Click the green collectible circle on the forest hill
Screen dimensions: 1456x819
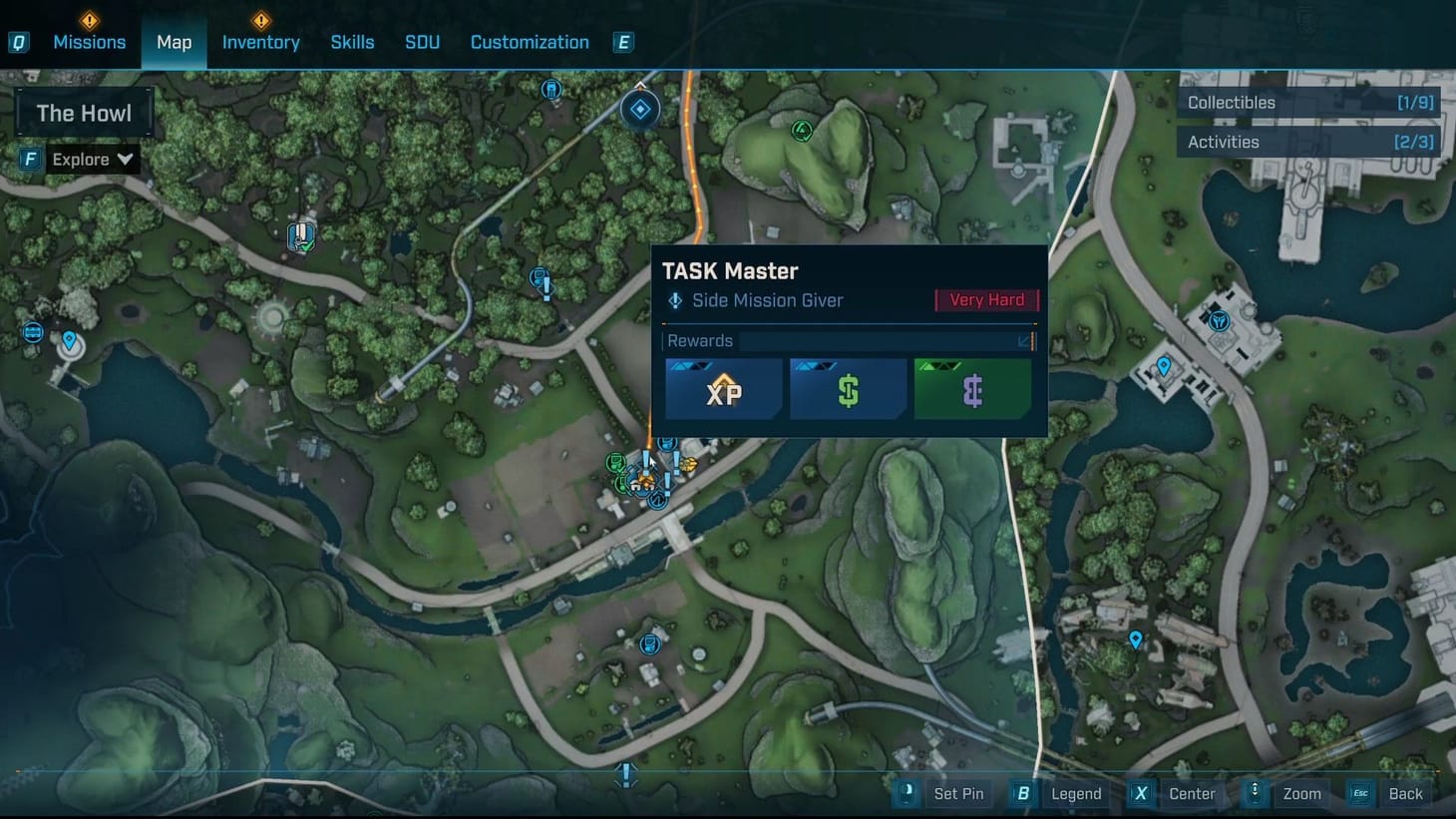[x=802, y=131]
